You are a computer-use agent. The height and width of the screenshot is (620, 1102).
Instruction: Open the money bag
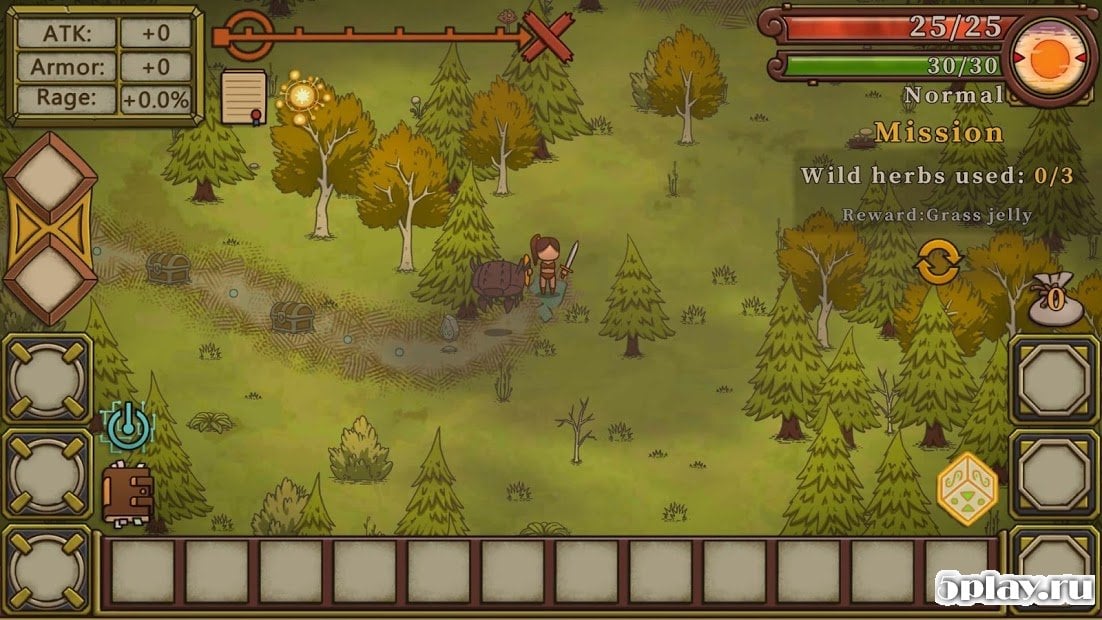[1056, 300]
